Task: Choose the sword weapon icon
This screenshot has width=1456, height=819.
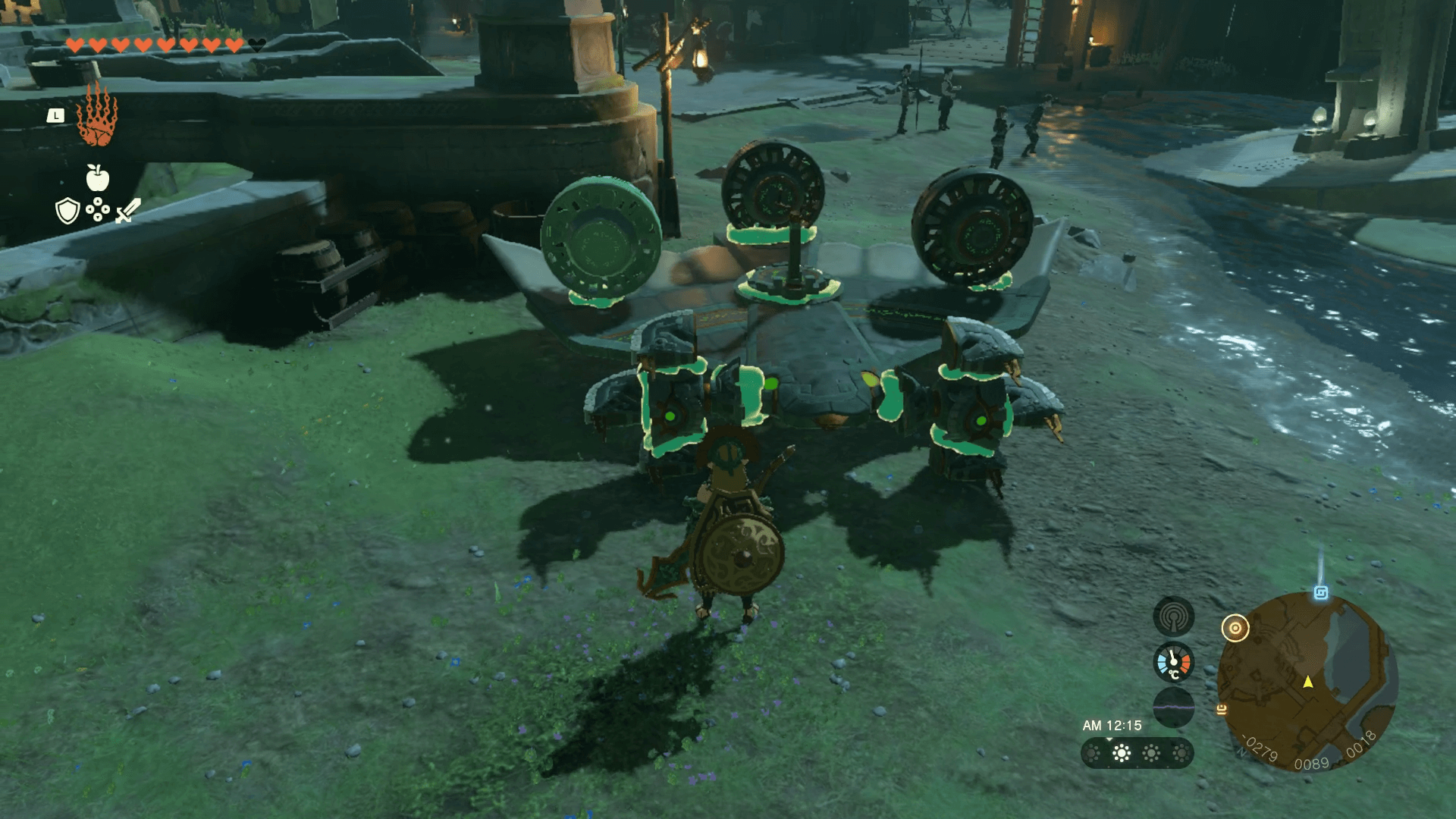Action: pos(128,210)
